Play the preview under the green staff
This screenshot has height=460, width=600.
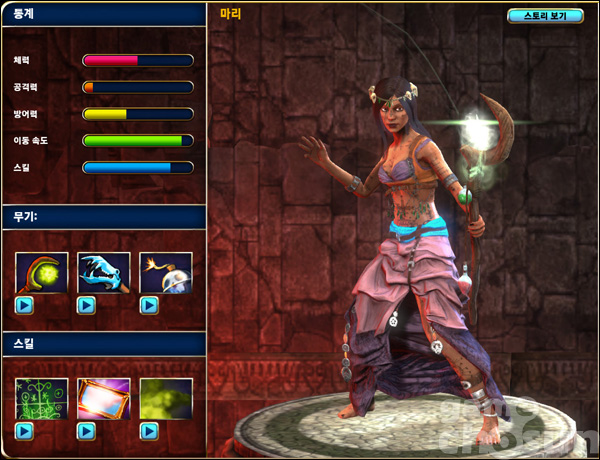point(25,305)
